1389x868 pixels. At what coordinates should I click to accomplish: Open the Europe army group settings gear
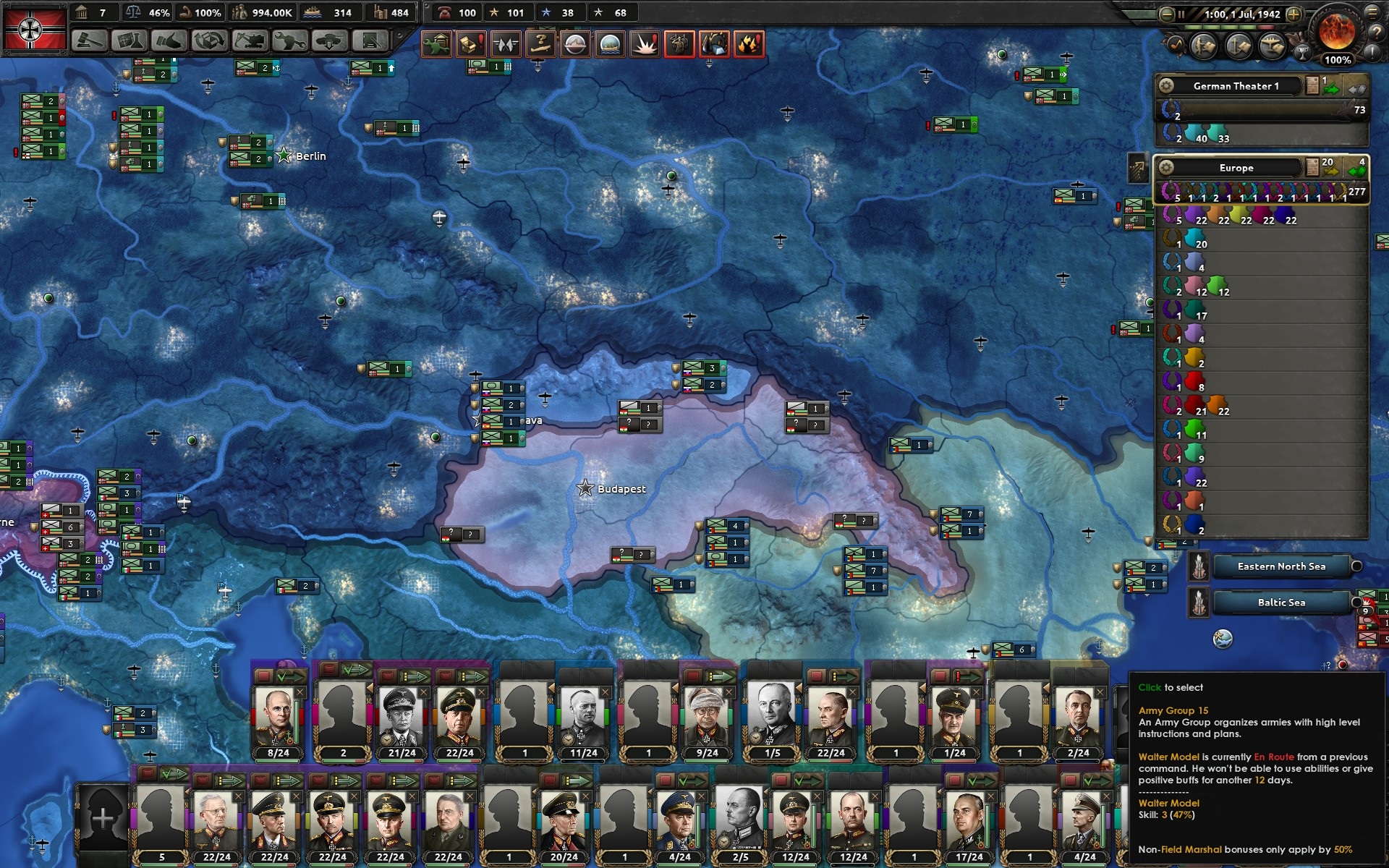point(1166,168)
